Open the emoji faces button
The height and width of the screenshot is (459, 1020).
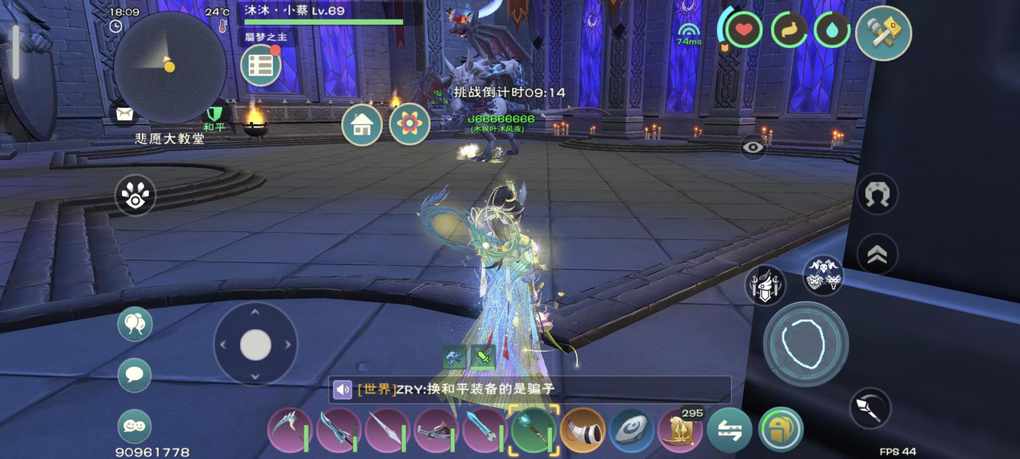click(x=135, y=426)
